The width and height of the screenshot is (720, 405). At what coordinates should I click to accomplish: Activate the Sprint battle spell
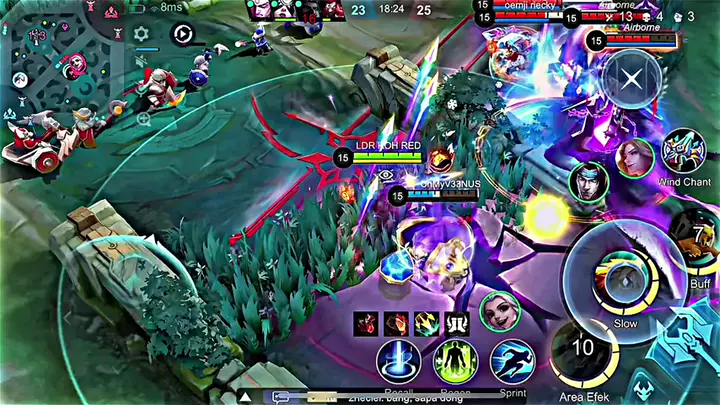tap(511, 362)
